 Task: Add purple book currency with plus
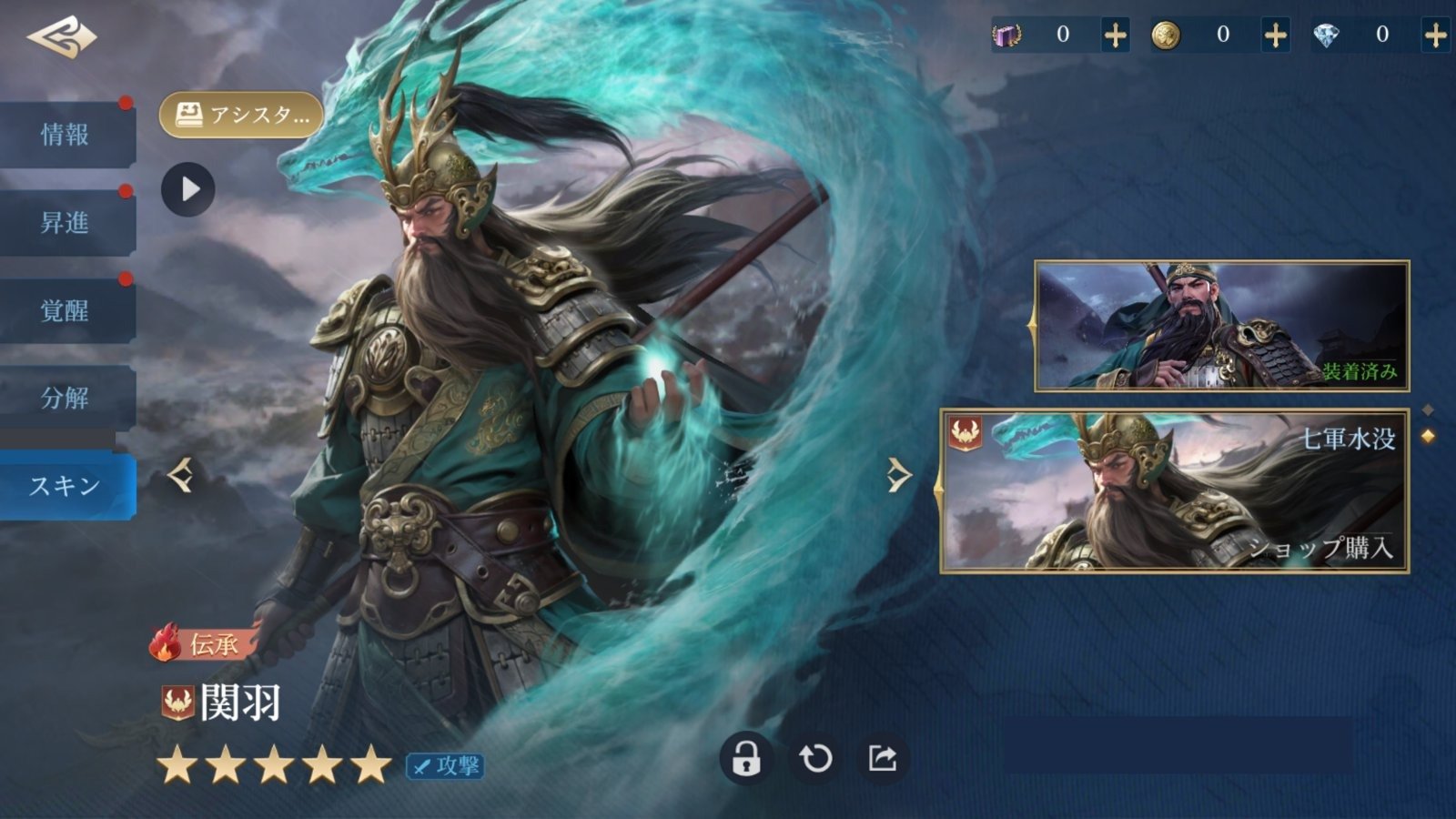coord(1115,35)
